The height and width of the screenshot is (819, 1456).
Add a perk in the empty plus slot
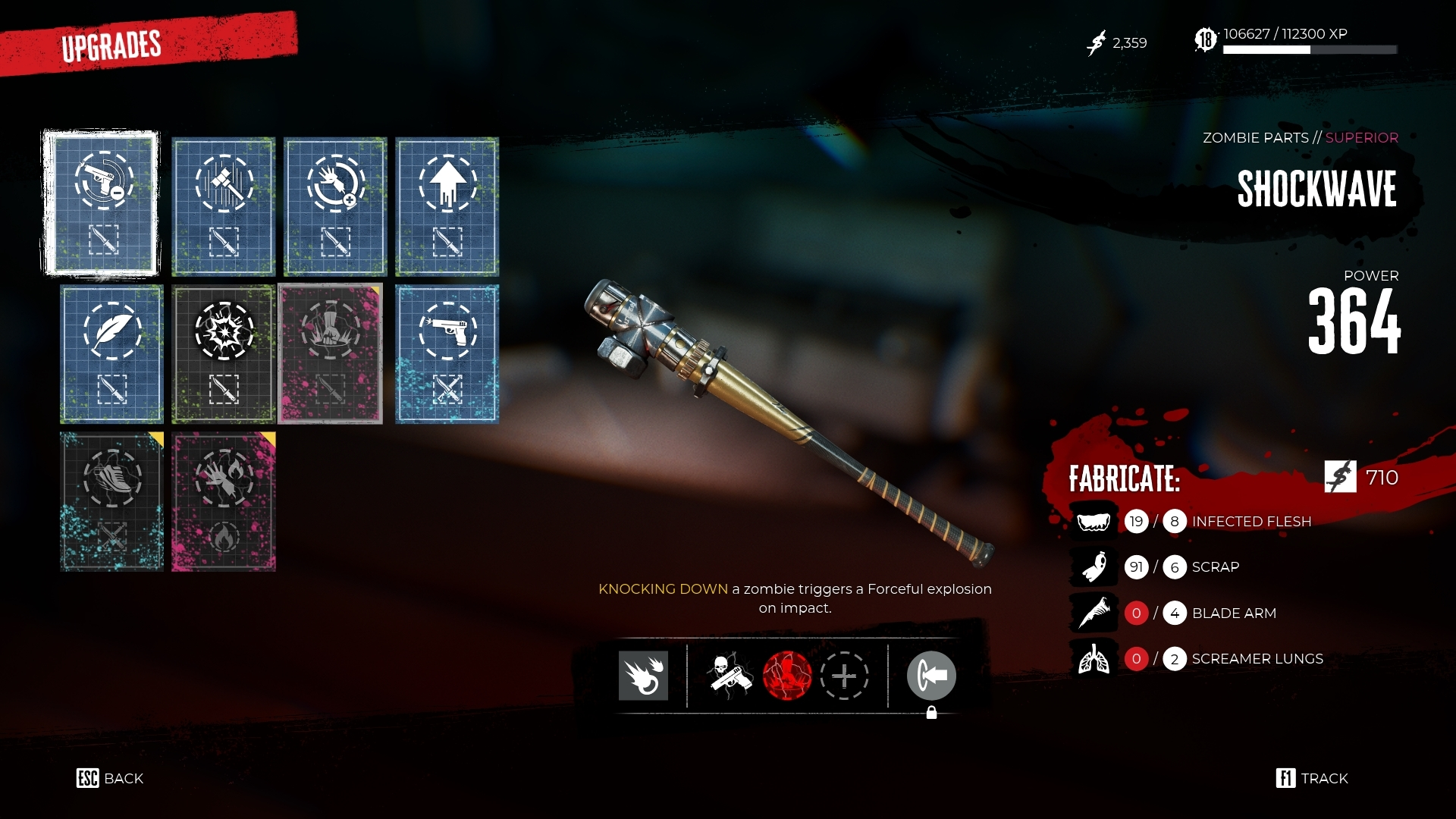[x=844, y=675]
